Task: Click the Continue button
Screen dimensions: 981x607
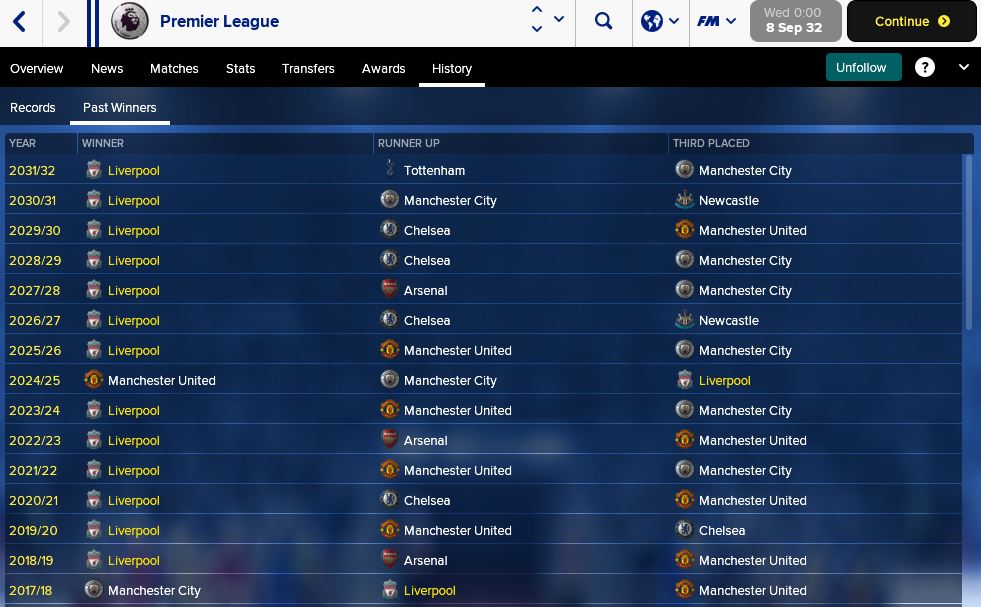Action: pos(911,21)
